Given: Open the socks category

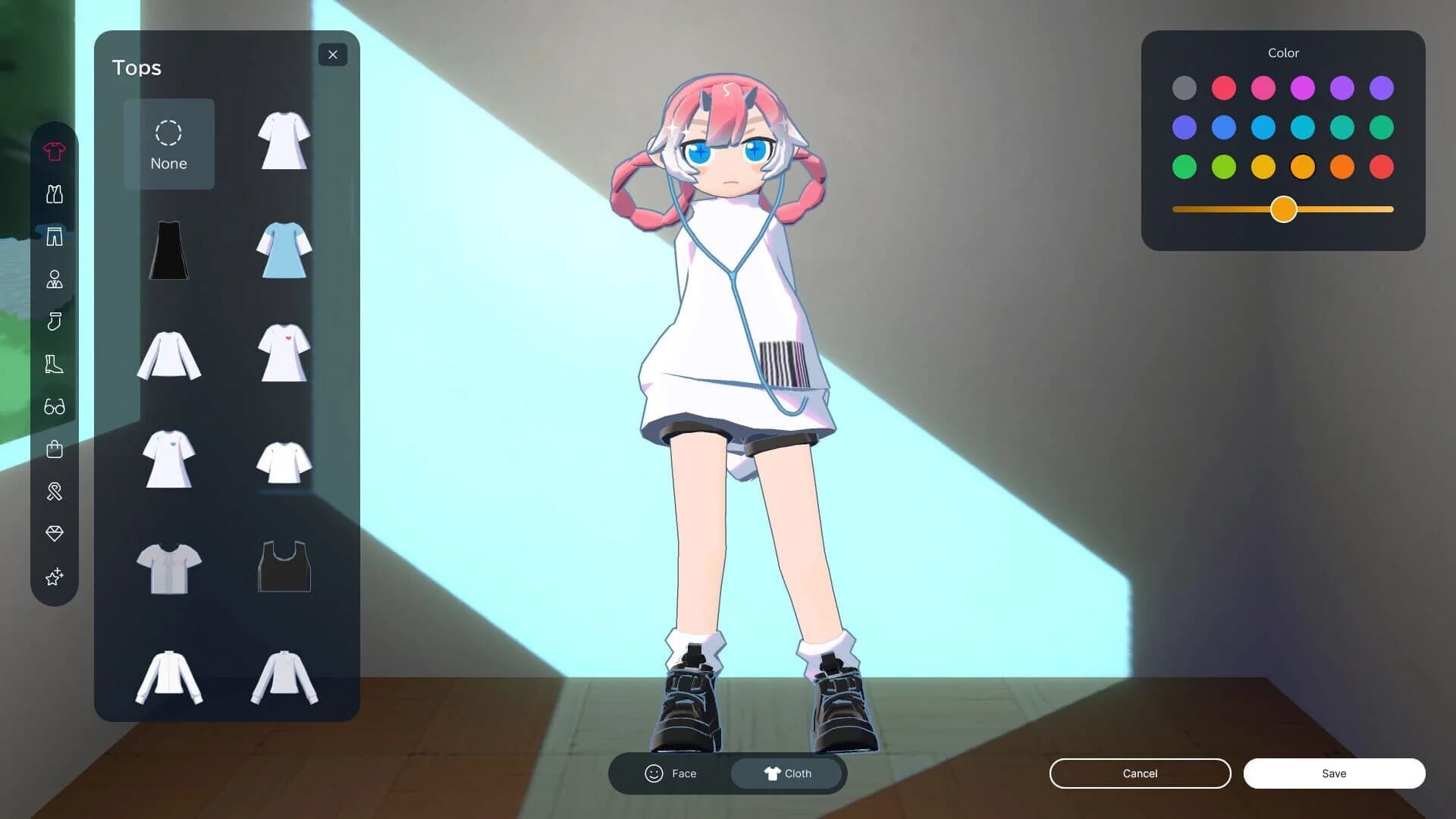Looking at the screenshot, I should tap(54, 322).
